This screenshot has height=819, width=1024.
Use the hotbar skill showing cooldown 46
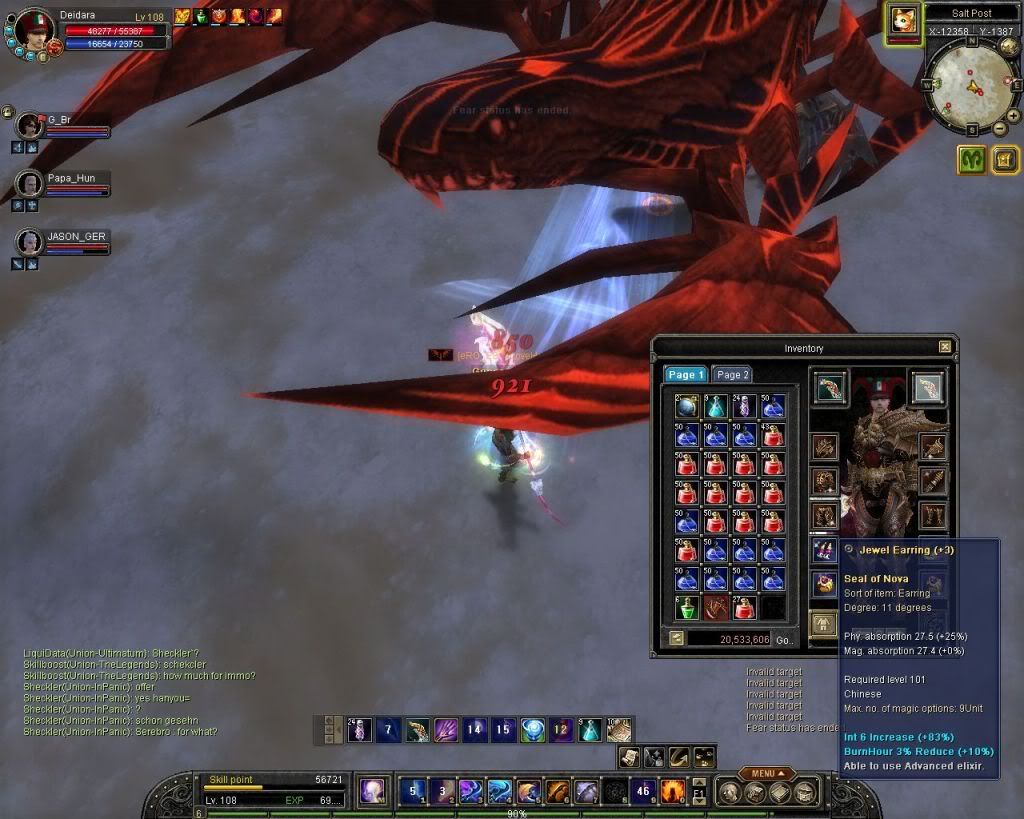coord(644,791)
